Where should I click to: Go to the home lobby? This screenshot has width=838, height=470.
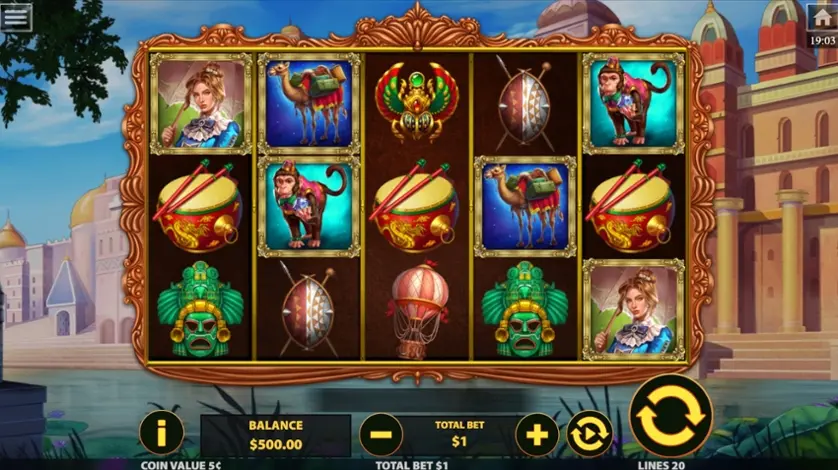pos(822,17)
